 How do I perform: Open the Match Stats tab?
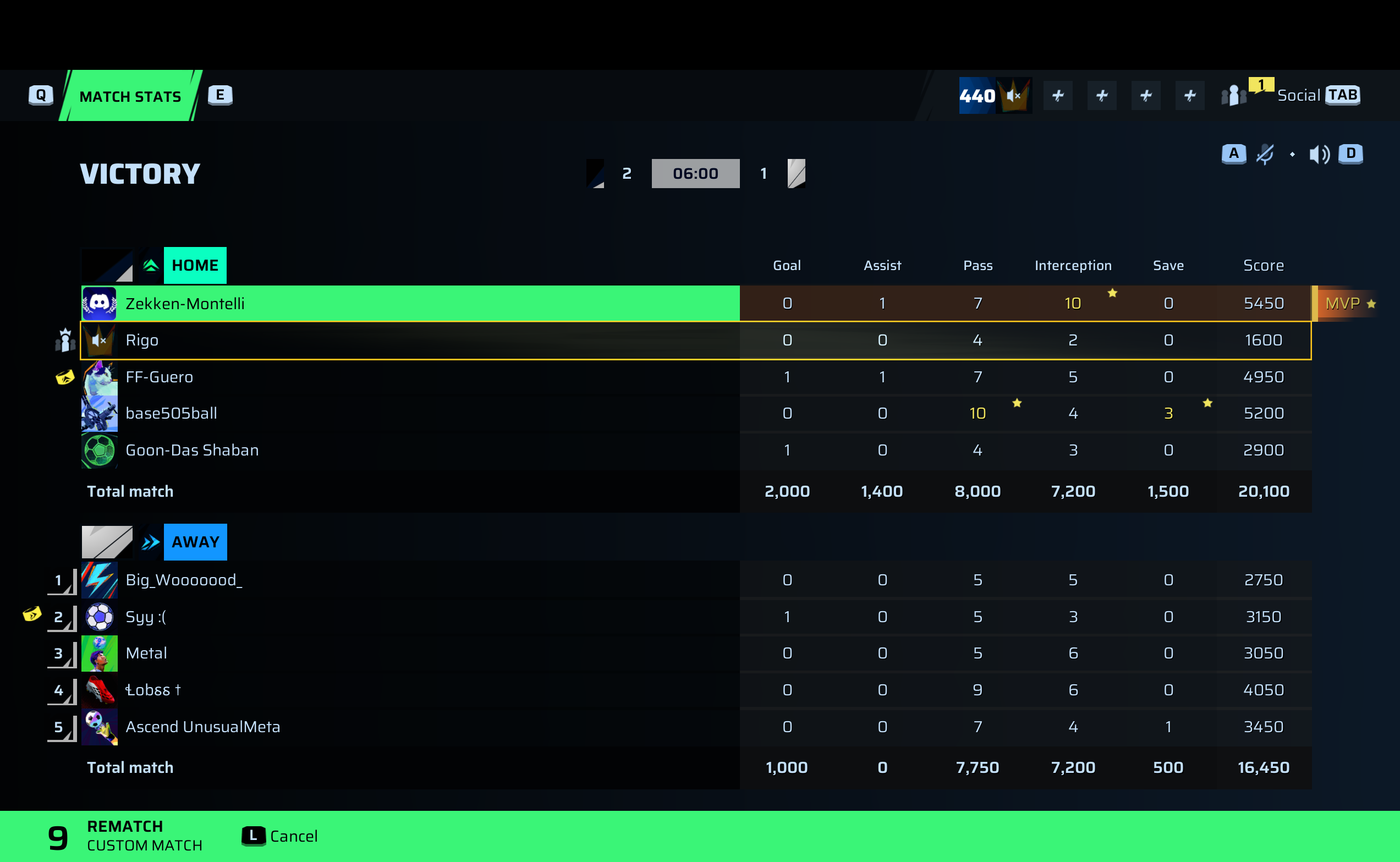pyautogui.click(x=130, y=96)
